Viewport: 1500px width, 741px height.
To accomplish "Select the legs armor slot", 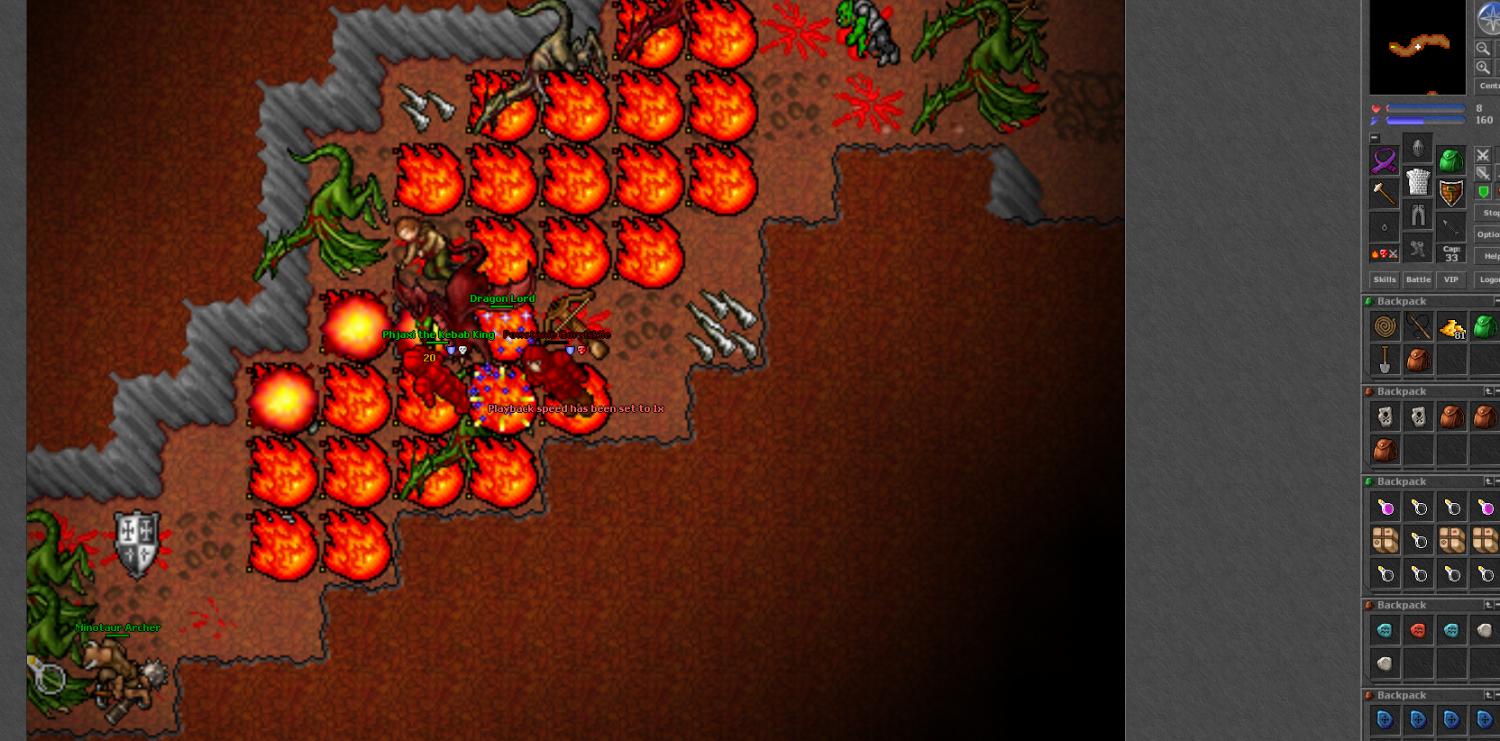I will point(1417,215).
